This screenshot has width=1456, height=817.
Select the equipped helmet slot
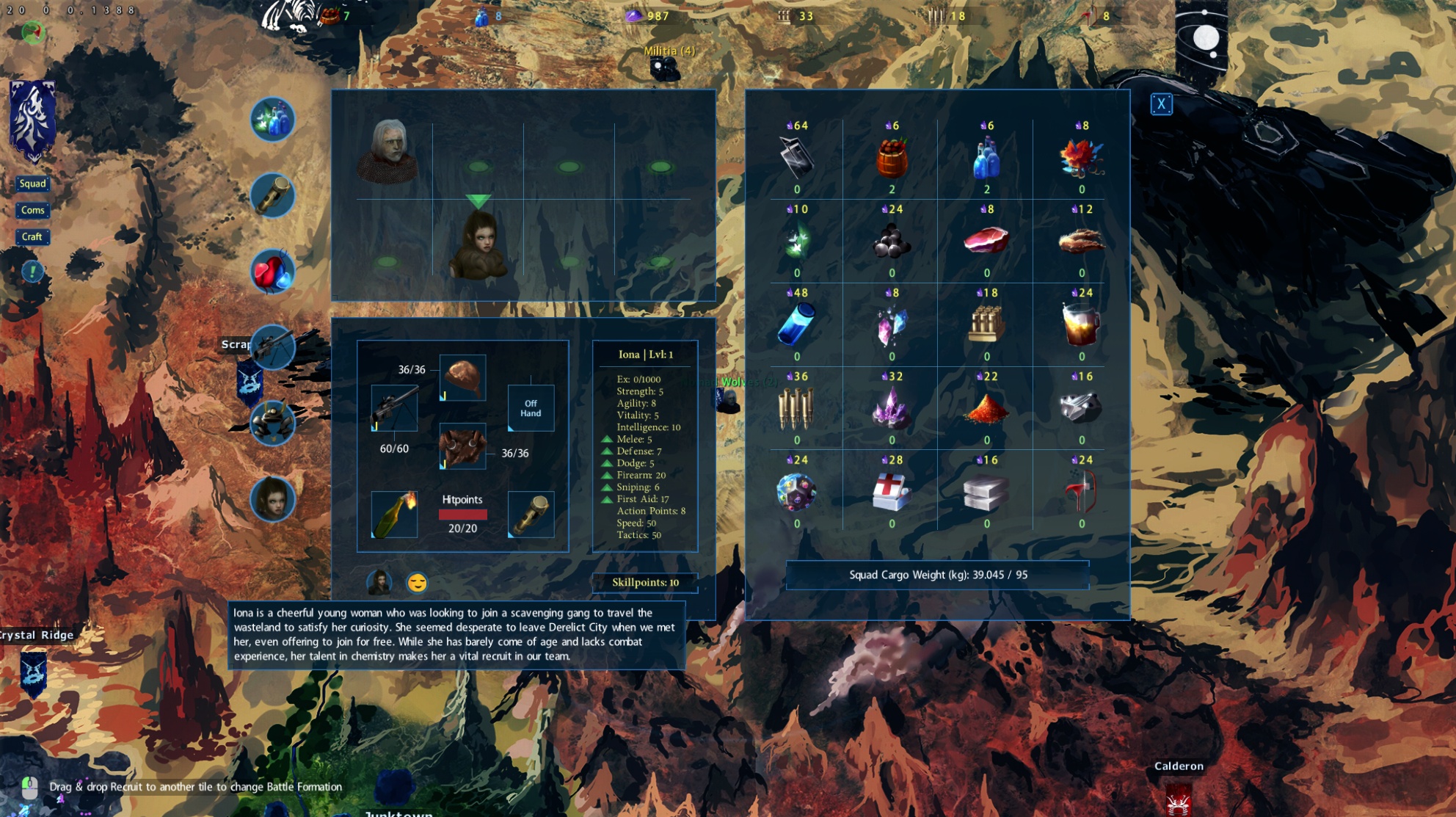(462, 377)
